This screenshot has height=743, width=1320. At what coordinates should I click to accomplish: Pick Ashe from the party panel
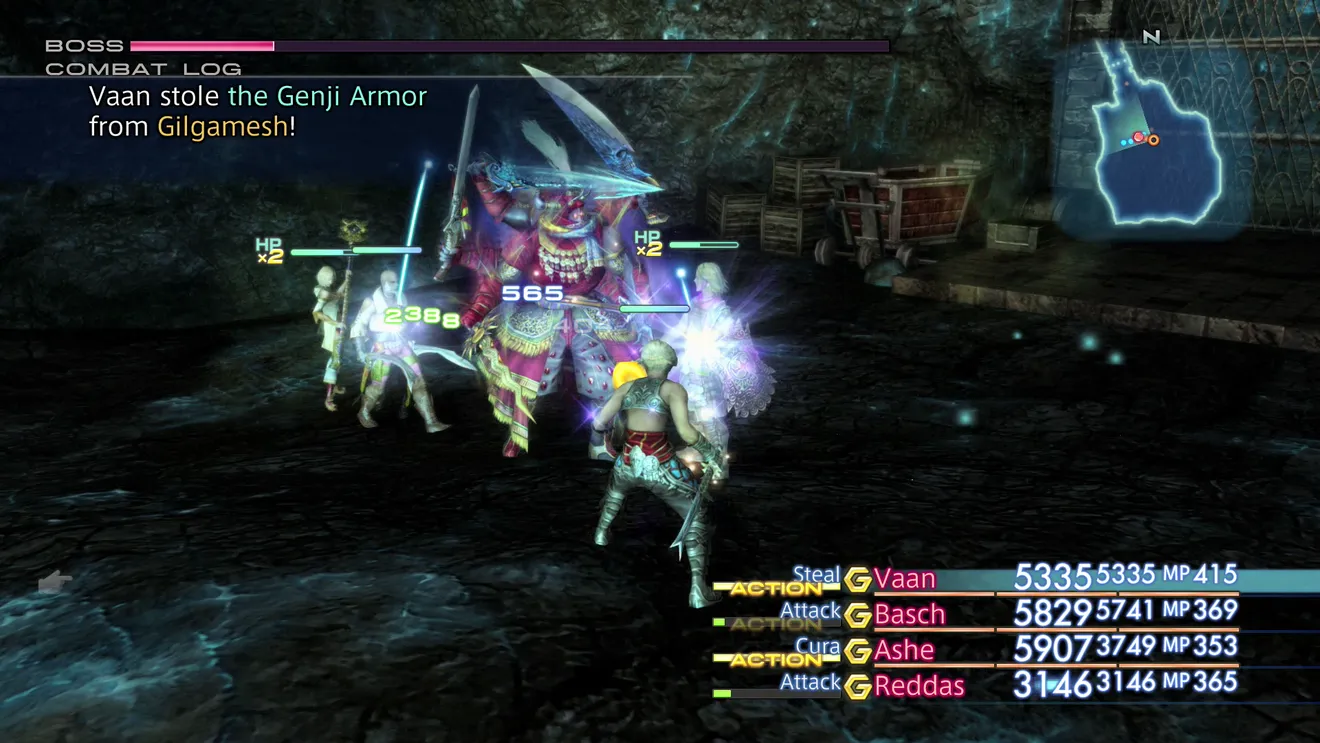click(x=904, y=650)
